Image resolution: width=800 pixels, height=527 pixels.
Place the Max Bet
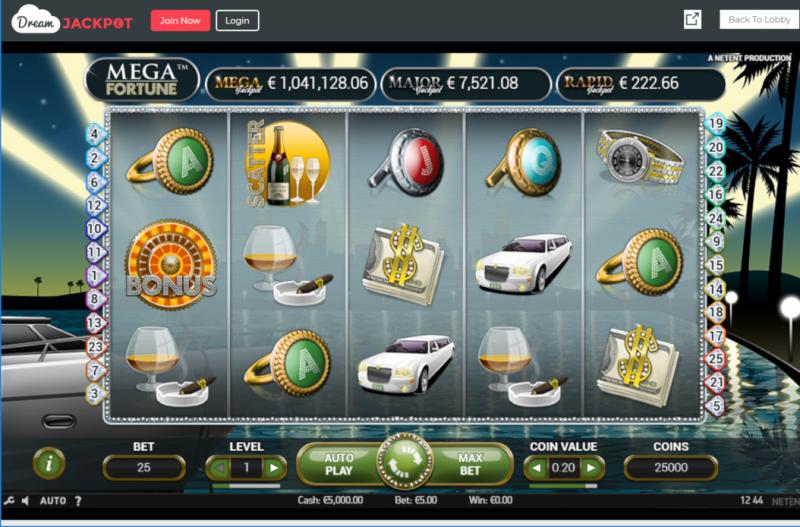pyautogui.click(x=470, y=464)
